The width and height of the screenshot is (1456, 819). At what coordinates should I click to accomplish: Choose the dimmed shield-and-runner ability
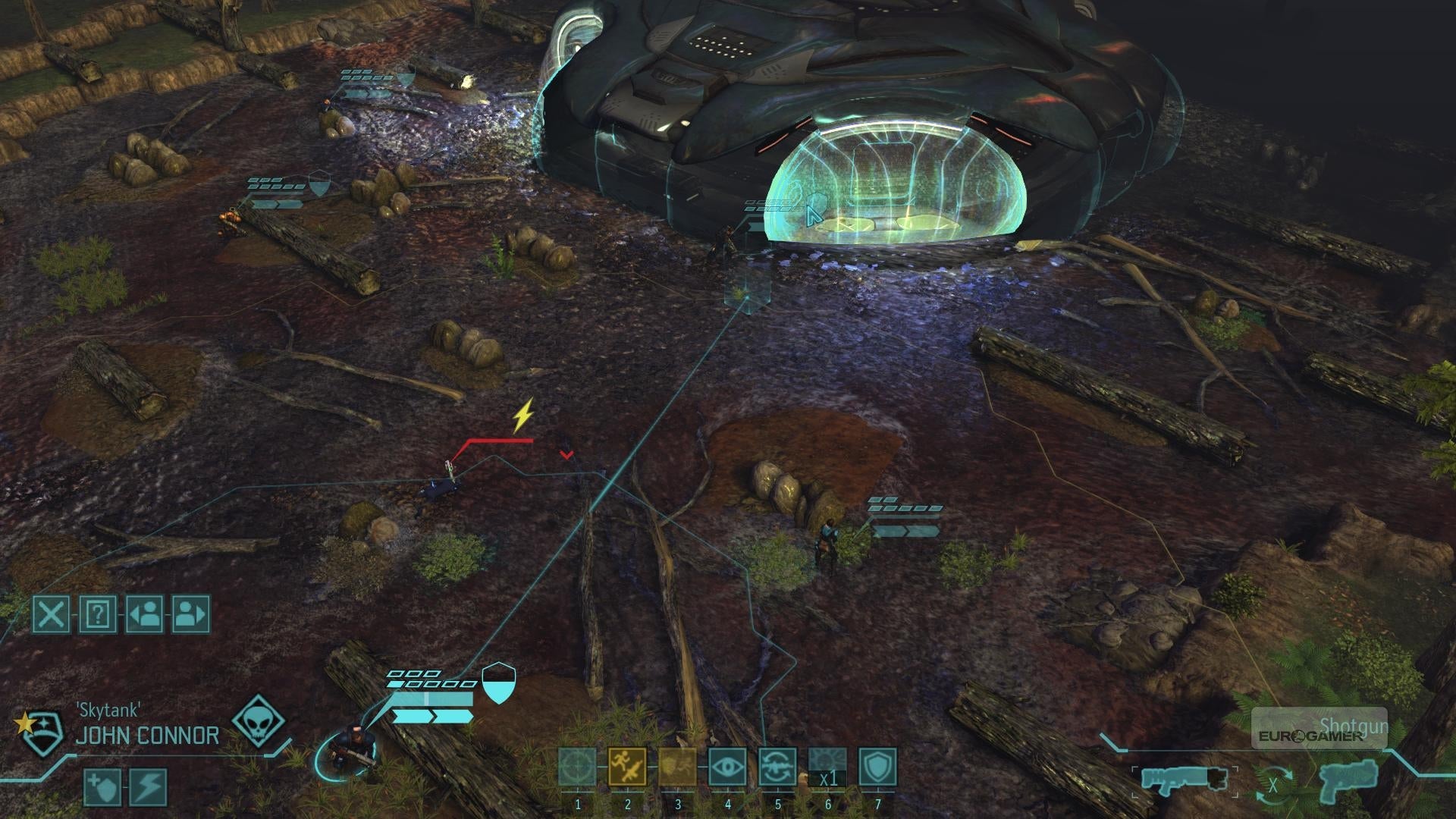(x=677, y=767)
